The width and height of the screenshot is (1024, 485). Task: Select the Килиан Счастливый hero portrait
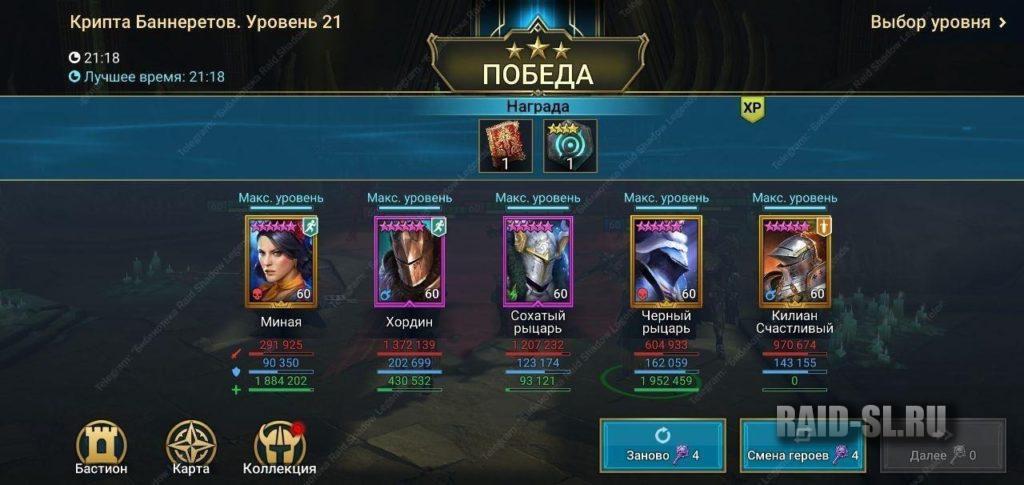[x=794, y=260]
